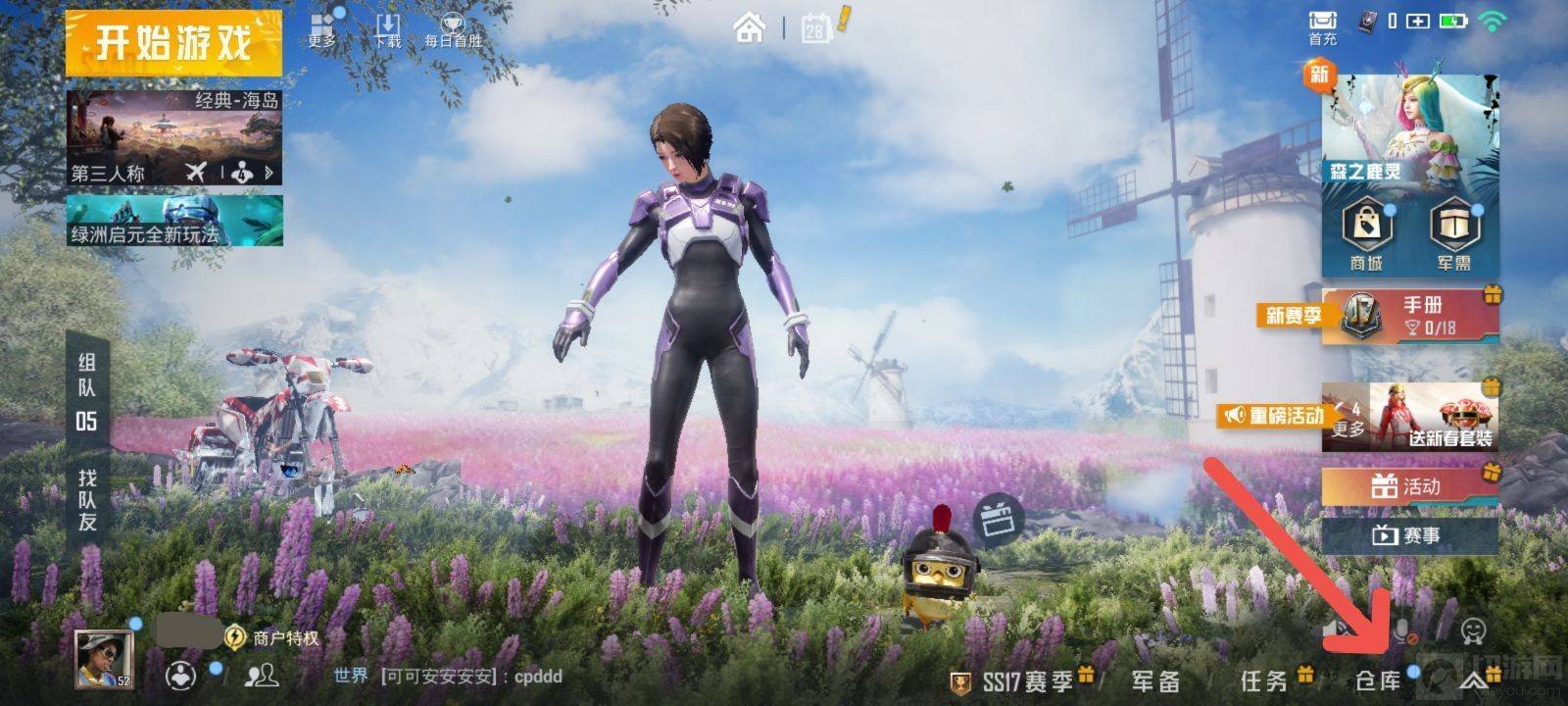This screenshot has width=1568, height=706.
Task: Open the 下载 download icon
Action: 388,29
